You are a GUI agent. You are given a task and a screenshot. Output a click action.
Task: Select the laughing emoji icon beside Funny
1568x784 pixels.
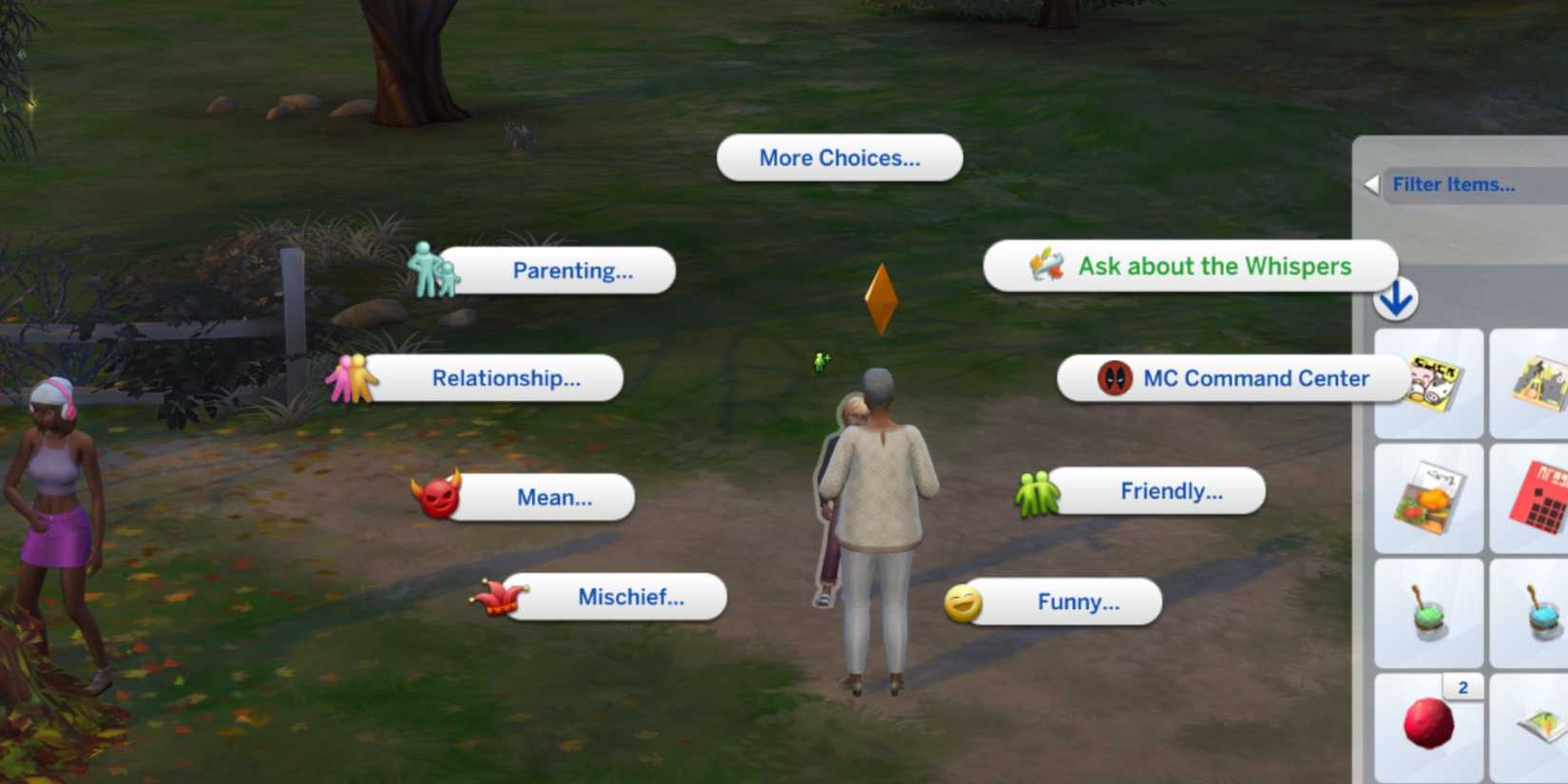[x=964, y=601]
